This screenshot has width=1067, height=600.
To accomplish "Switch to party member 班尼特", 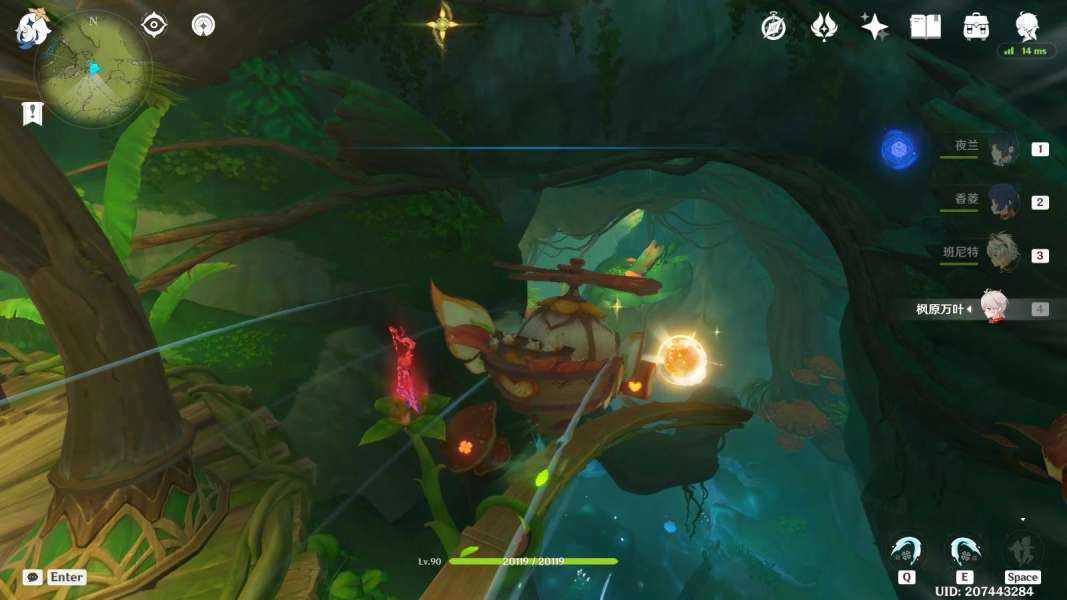I will click(x=1003, y=254).
